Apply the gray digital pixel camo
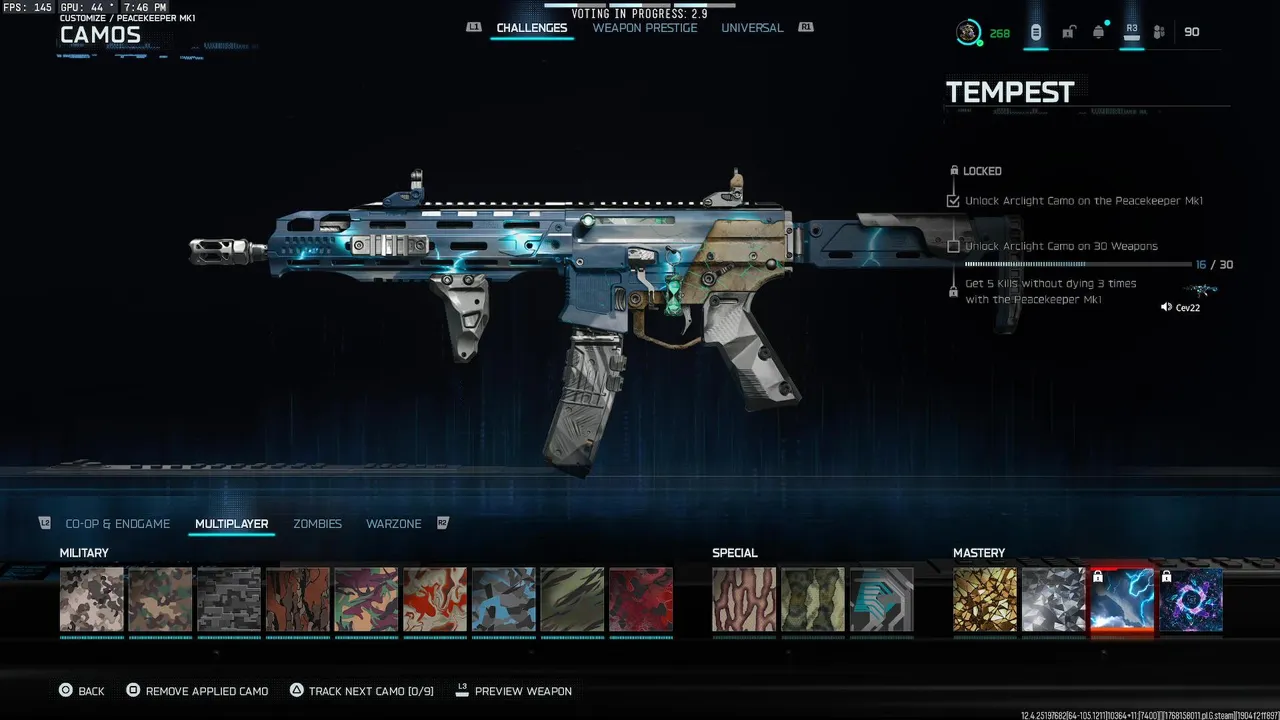Image resolution: width=1280 pixels, height=720 pixels. pos(229,600)
